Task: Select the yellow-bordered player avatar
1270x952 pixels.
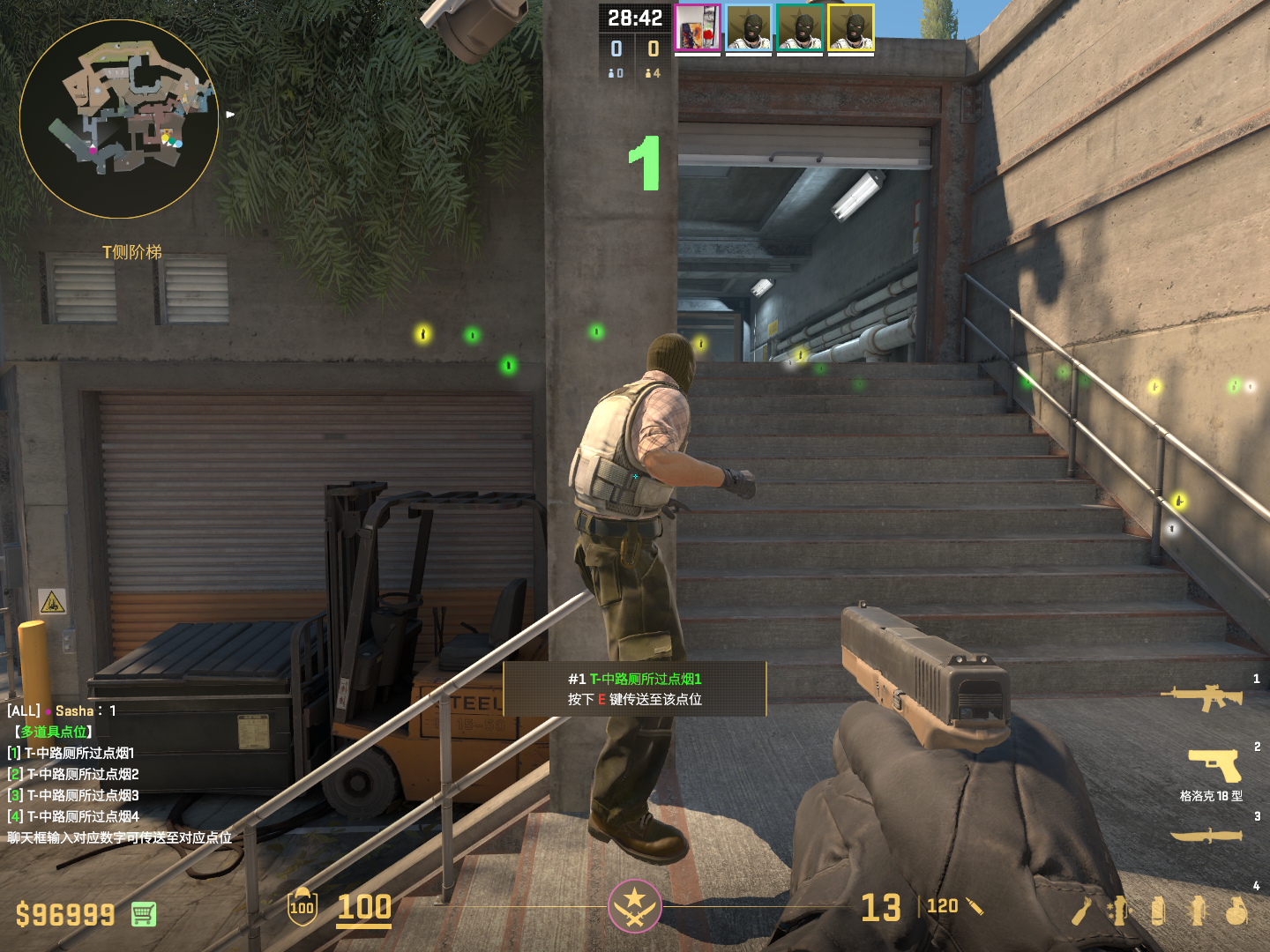Action: [x=851, y=28]
